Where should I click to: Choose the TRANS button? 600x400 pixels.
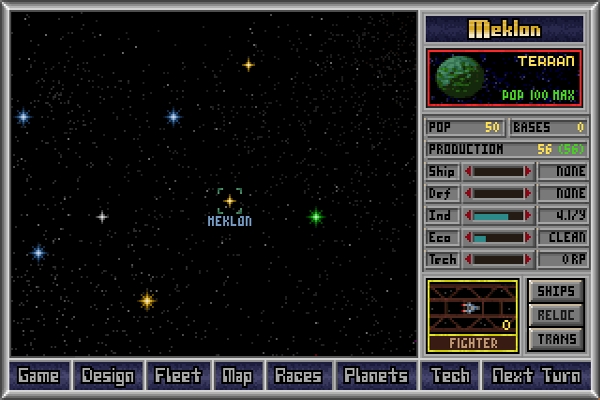point(555,339)
